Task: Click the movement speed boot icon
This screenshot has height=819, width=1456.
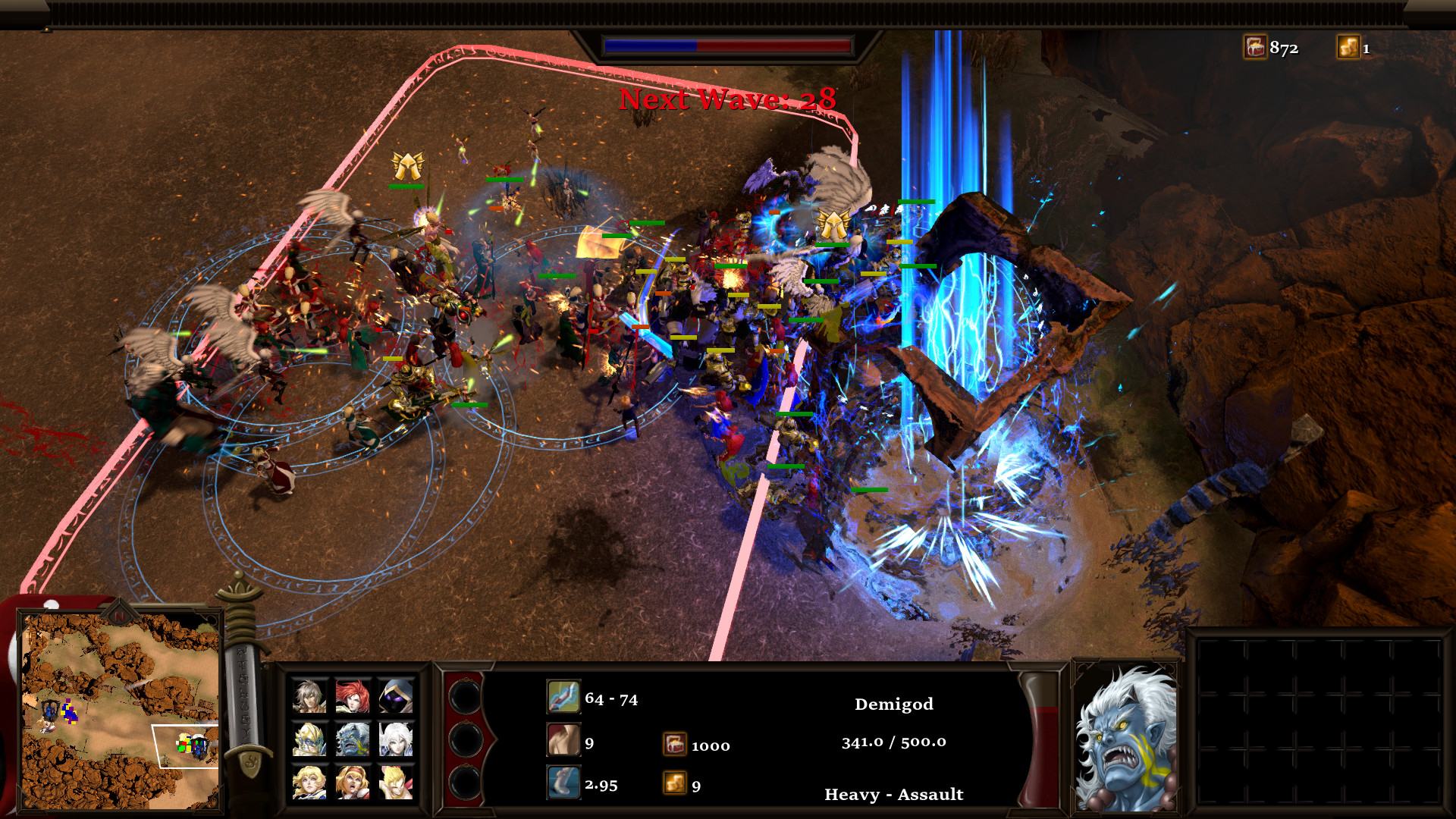Action: (x=563, y=783)
